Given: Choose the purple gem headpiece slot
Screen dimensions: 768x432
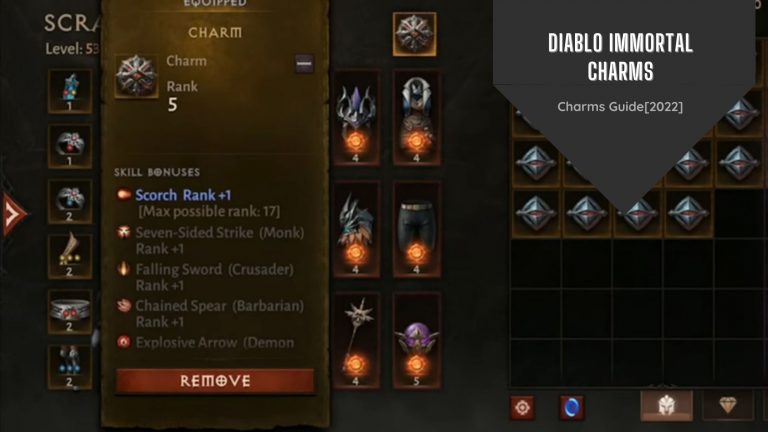Looking at the screenshot, I should pyautogui.click(x=416, y=336).
